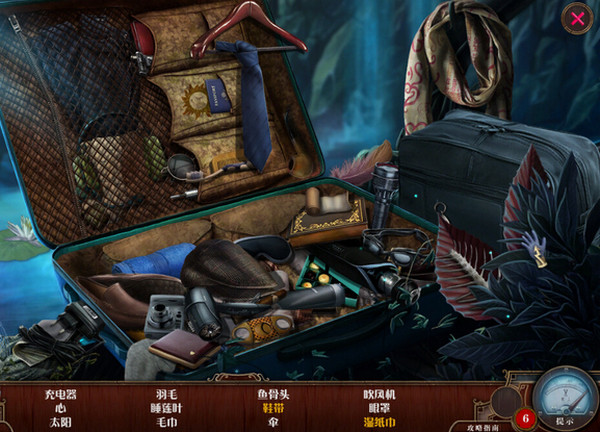The height and width of the screenshot is (432, 600).
Task: Close the hidden object scene
Action: click(x=576, y=17)
